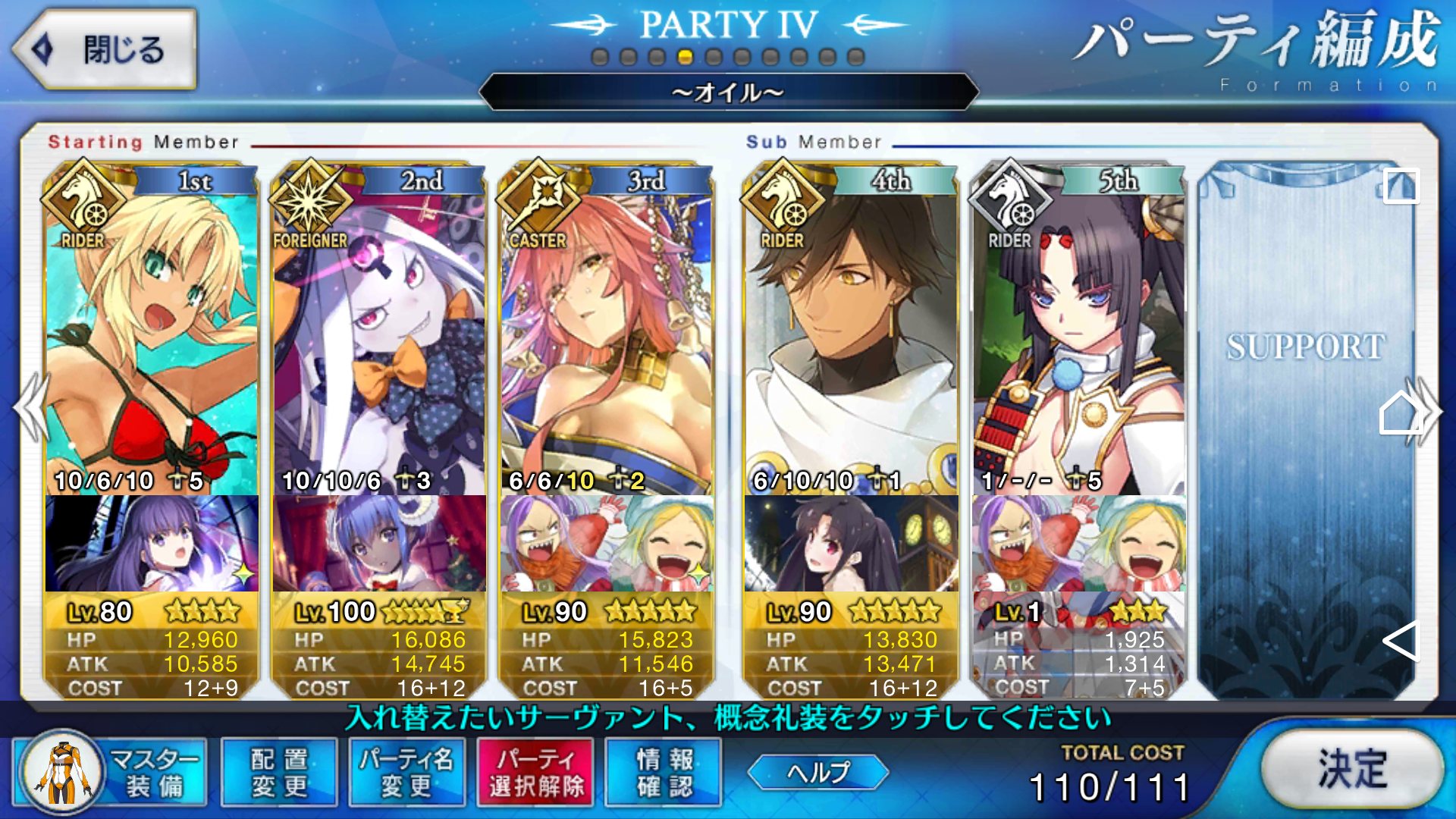Tap the Android back triangle button
The image size is (1456, 819).
coord(1400,641)
